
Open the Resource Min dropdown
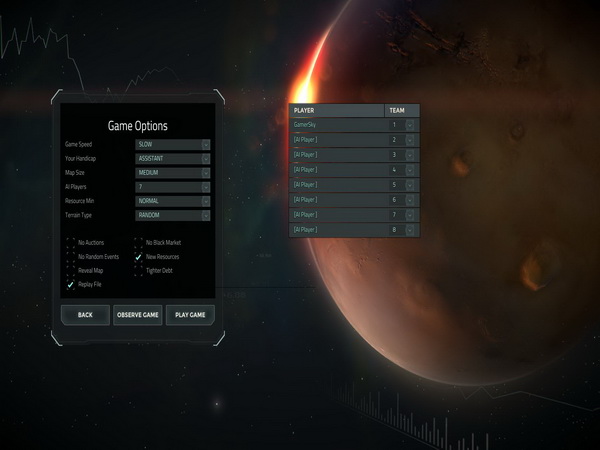(173, 201)
